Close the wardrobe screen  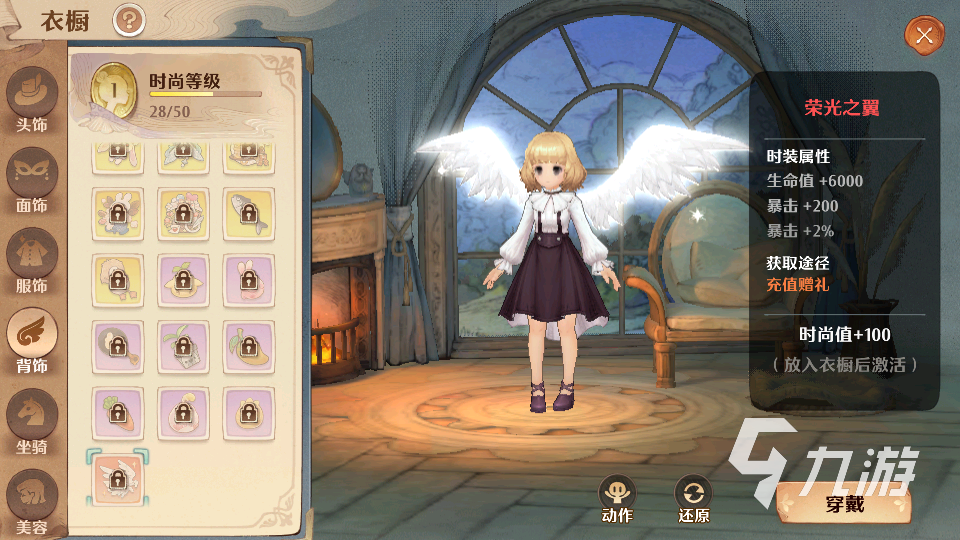coord(924,36)
